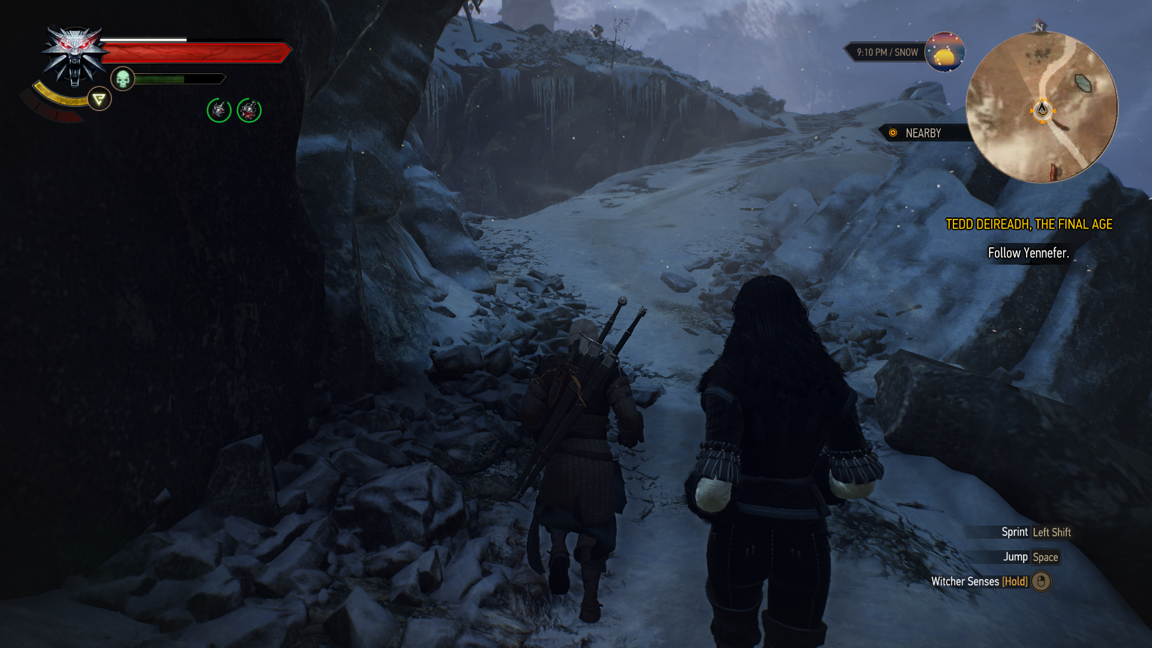Click the green toxicity skull icon

[x=122, y=78]
